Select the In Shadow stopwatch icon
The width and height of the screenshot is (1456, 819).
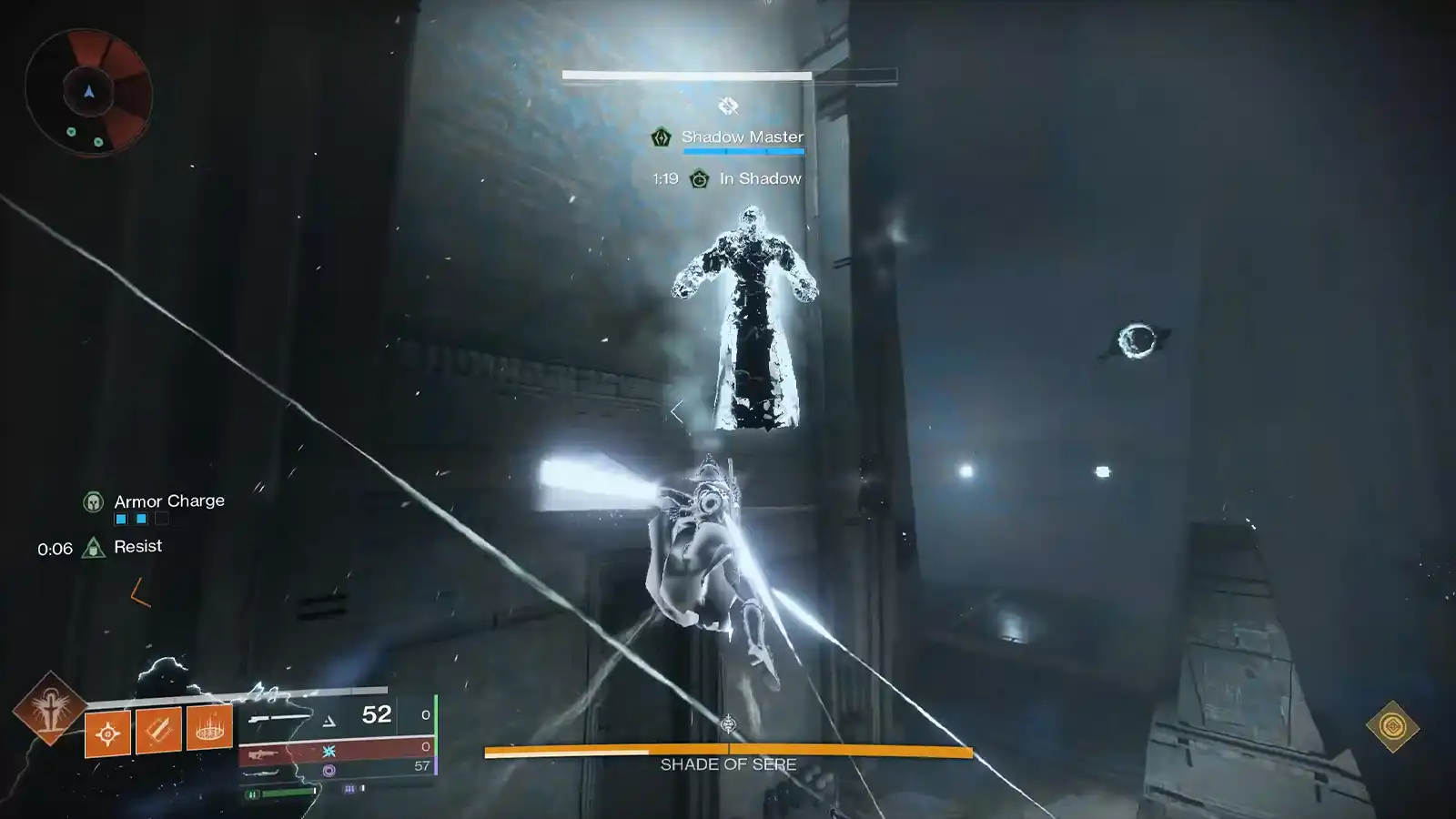699,179
